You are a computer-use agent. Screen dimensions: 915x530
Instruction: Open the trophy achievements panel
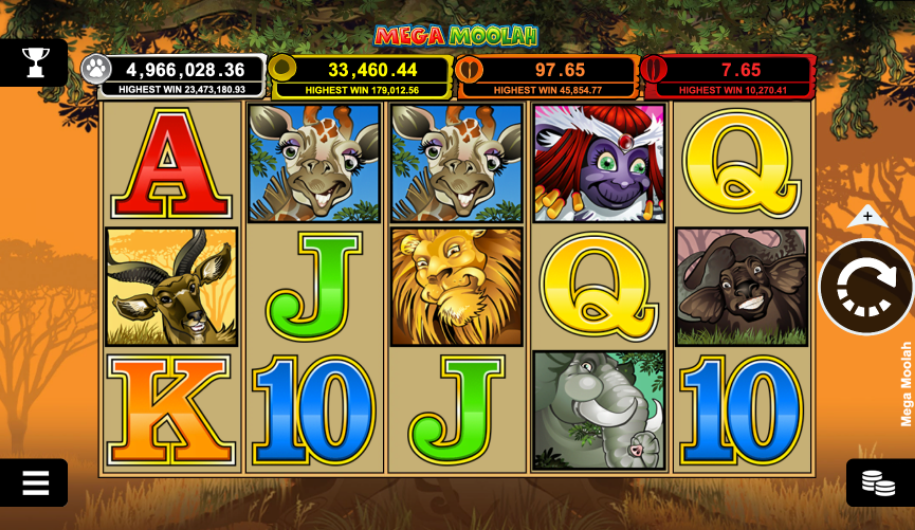tap(35, 63)
